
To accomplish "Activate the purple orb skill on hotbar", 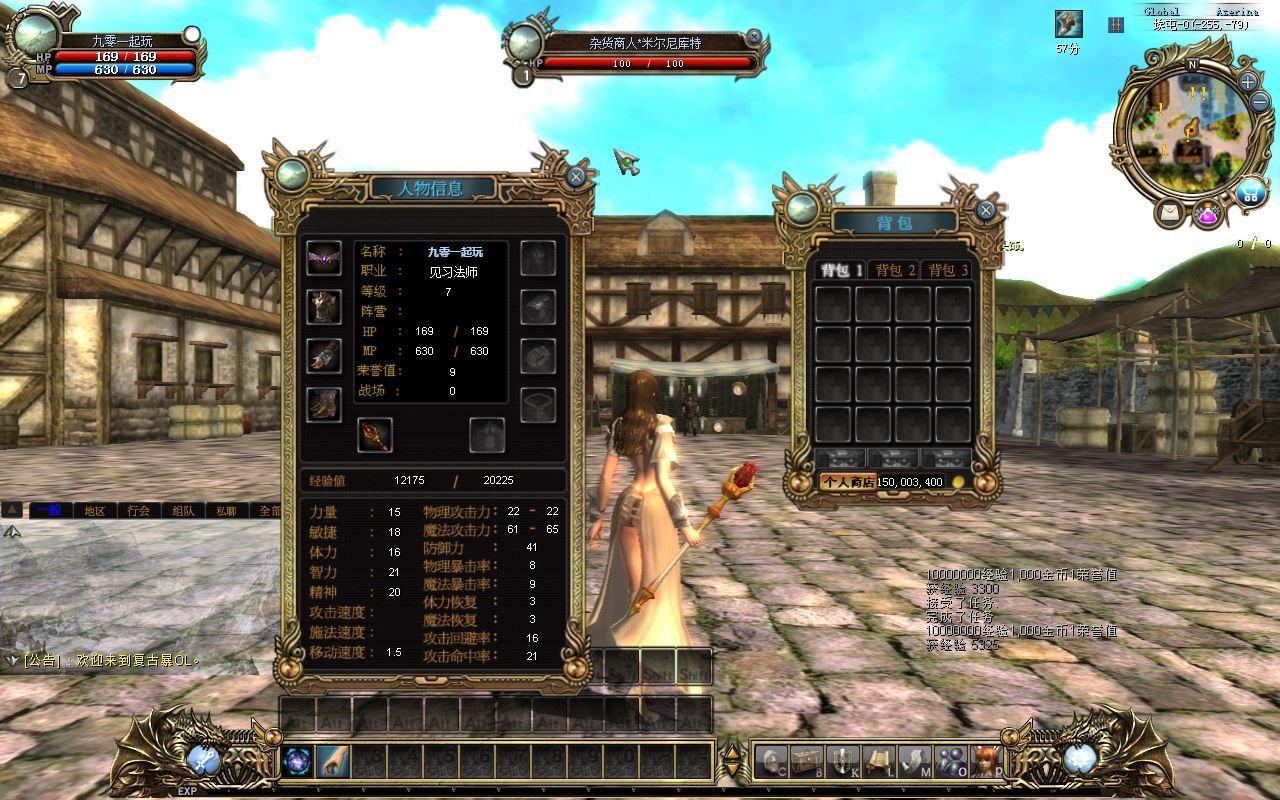I will (x=298, y=762).
